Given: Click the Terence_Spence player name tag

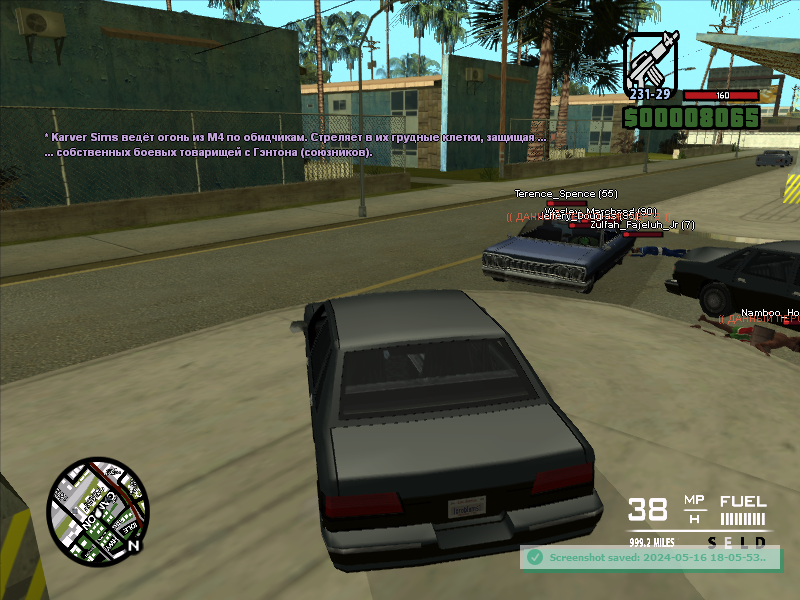Looking at the screenshot, I should [x=565, y=193].
